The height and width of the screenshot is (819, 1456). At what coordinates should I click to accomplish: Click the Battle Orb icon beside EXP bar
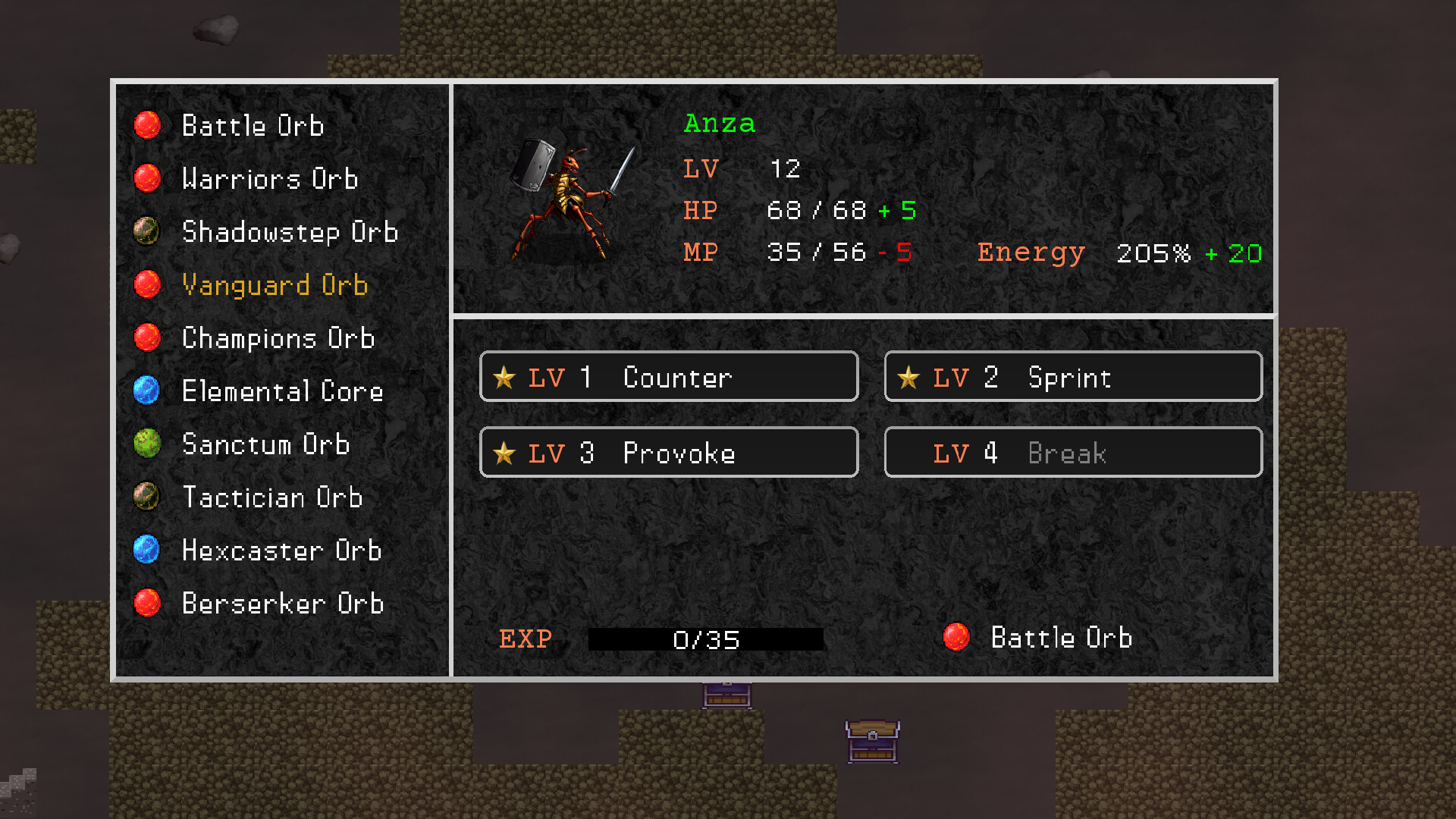point(959,638)
